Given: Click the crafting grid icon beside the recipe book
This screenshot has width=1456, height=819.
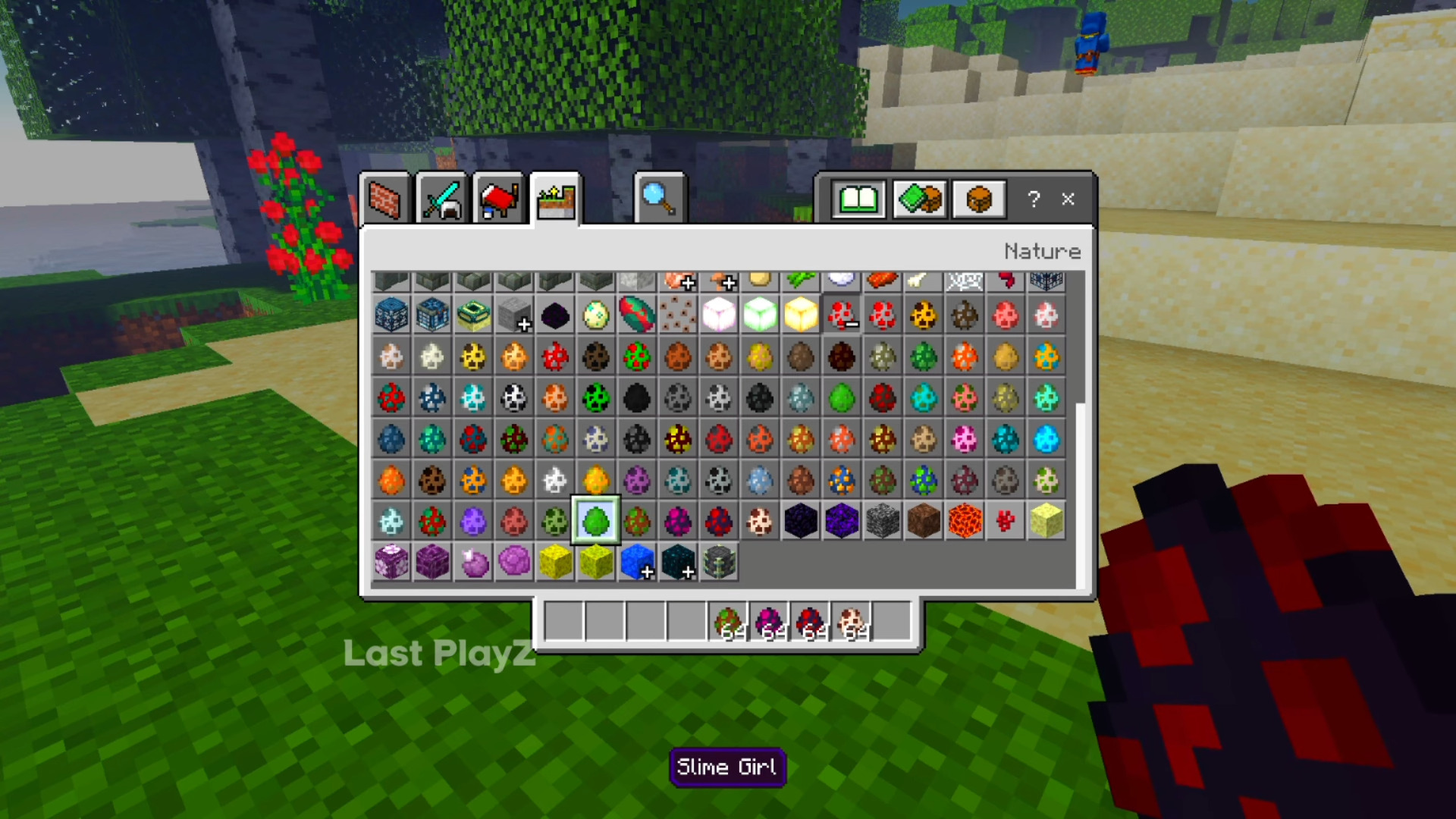Looking at the screenshot, I should (x=918, y=199).
